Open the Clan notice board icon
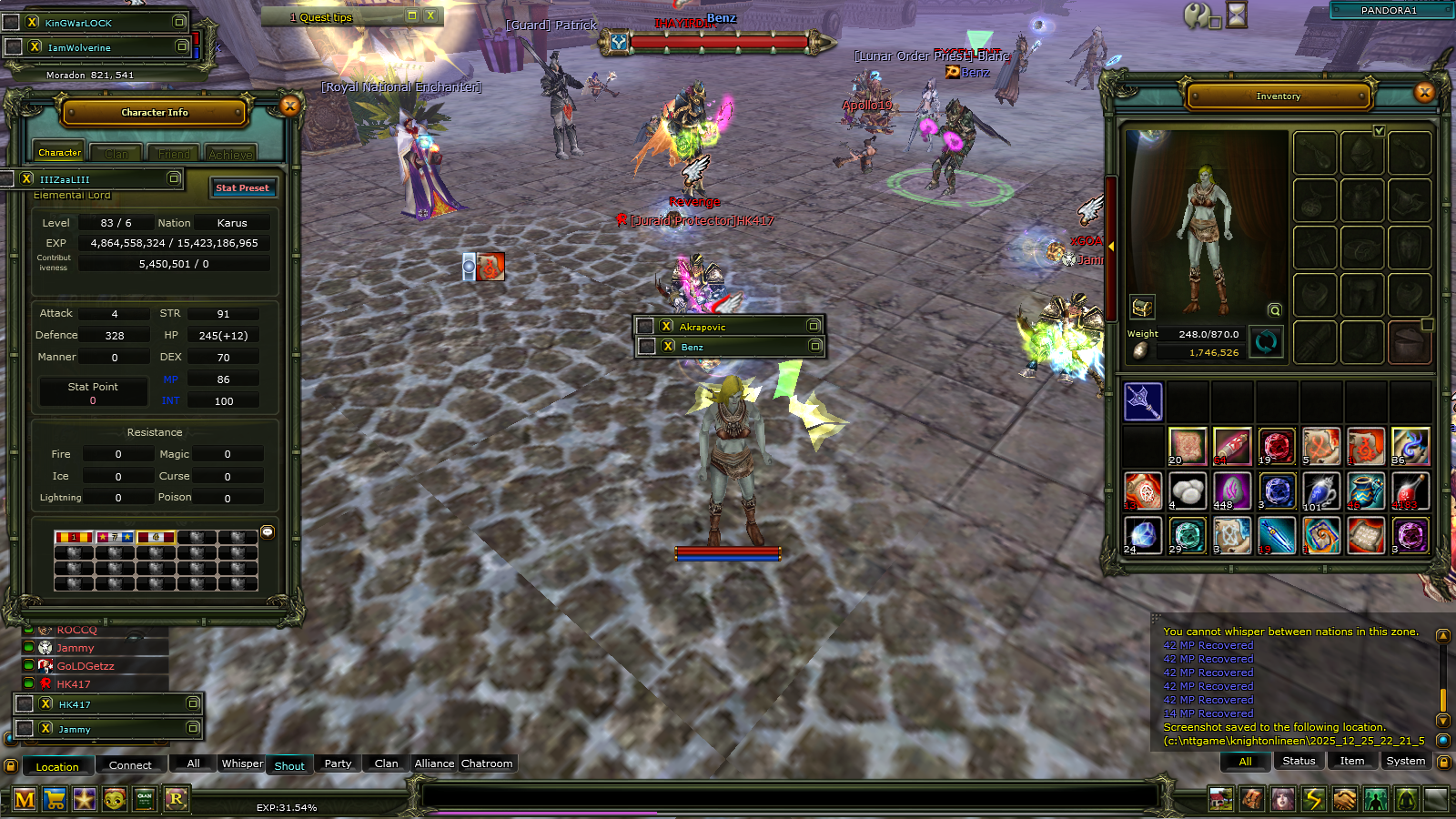The width and height of the screenshot is (1456, 819). pos(143,801)
